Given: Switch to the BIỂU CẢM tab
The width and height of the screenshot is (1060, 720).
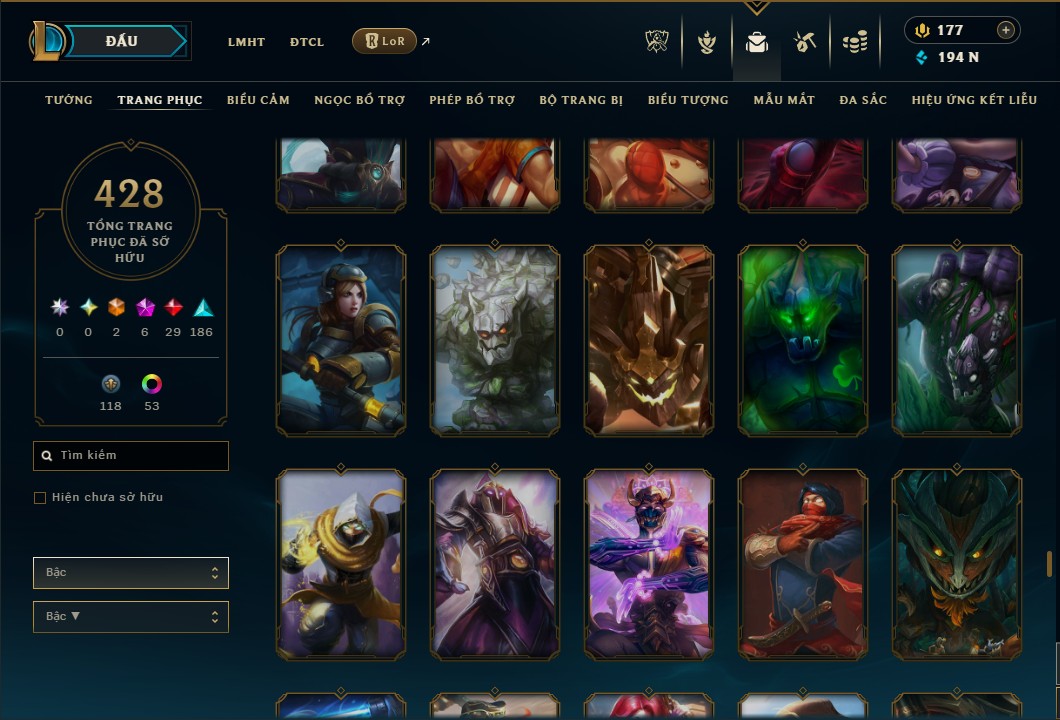Looking at the screenshot, I should (x=258, y=100).
